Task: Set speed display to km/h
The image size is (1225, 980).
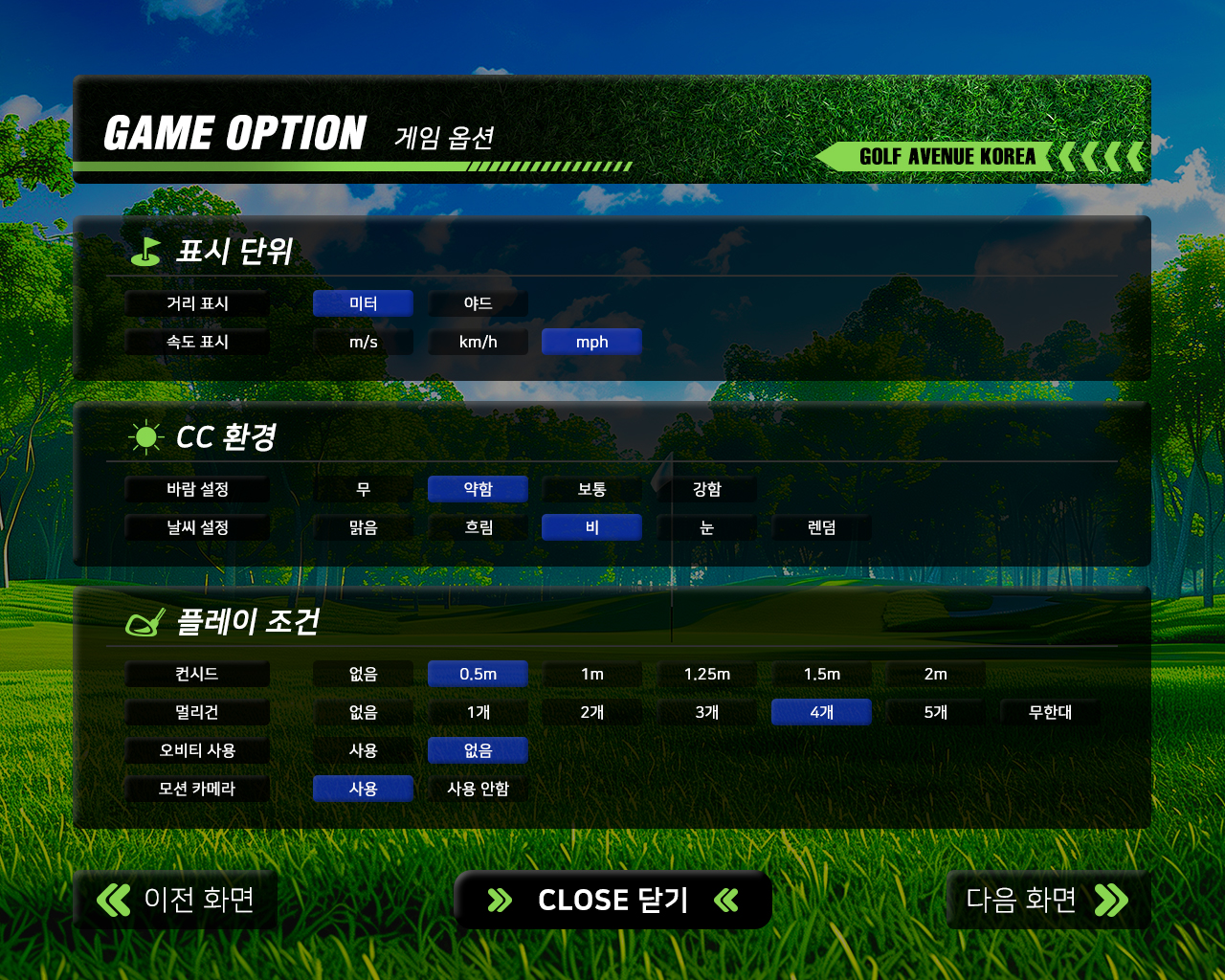Action: 478,342
